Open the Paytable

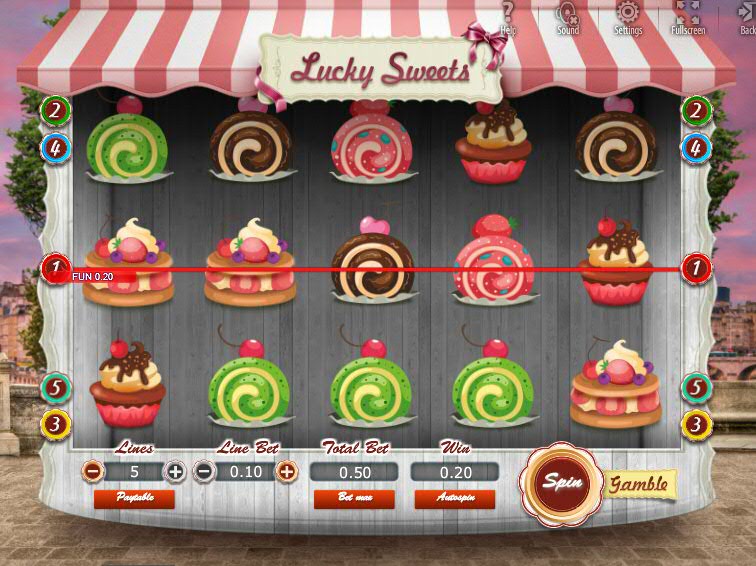133,498
